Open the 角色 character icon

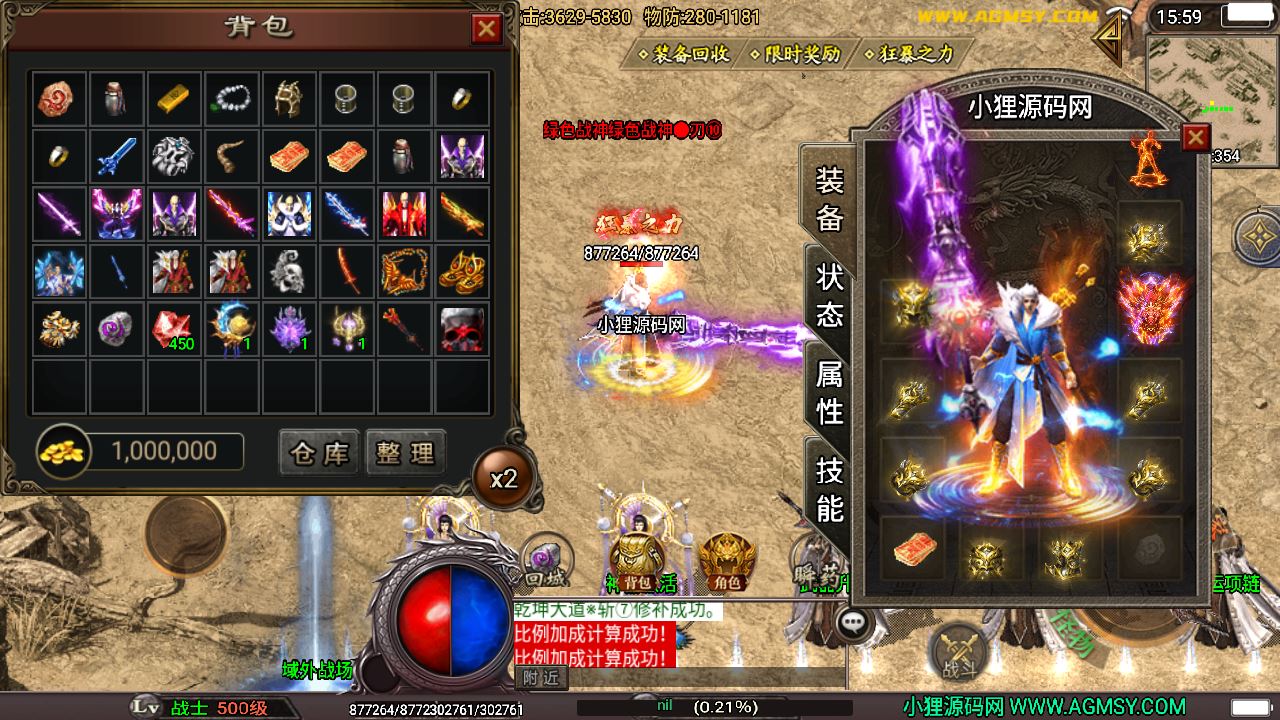pos(727,560)
